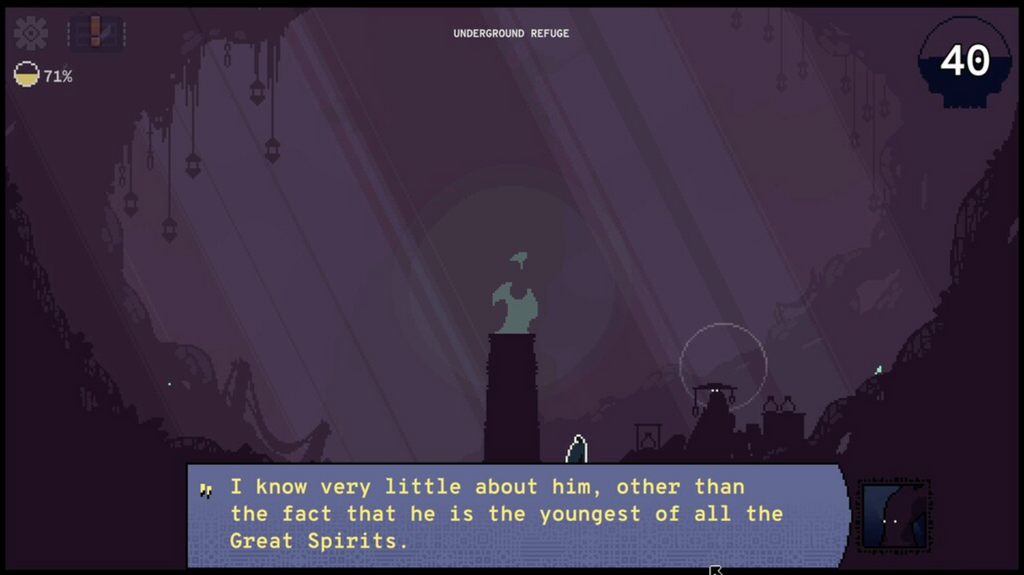1024x575 pixels.
Task: Open the map icon with exclamation mark
Action: point(96,33)
